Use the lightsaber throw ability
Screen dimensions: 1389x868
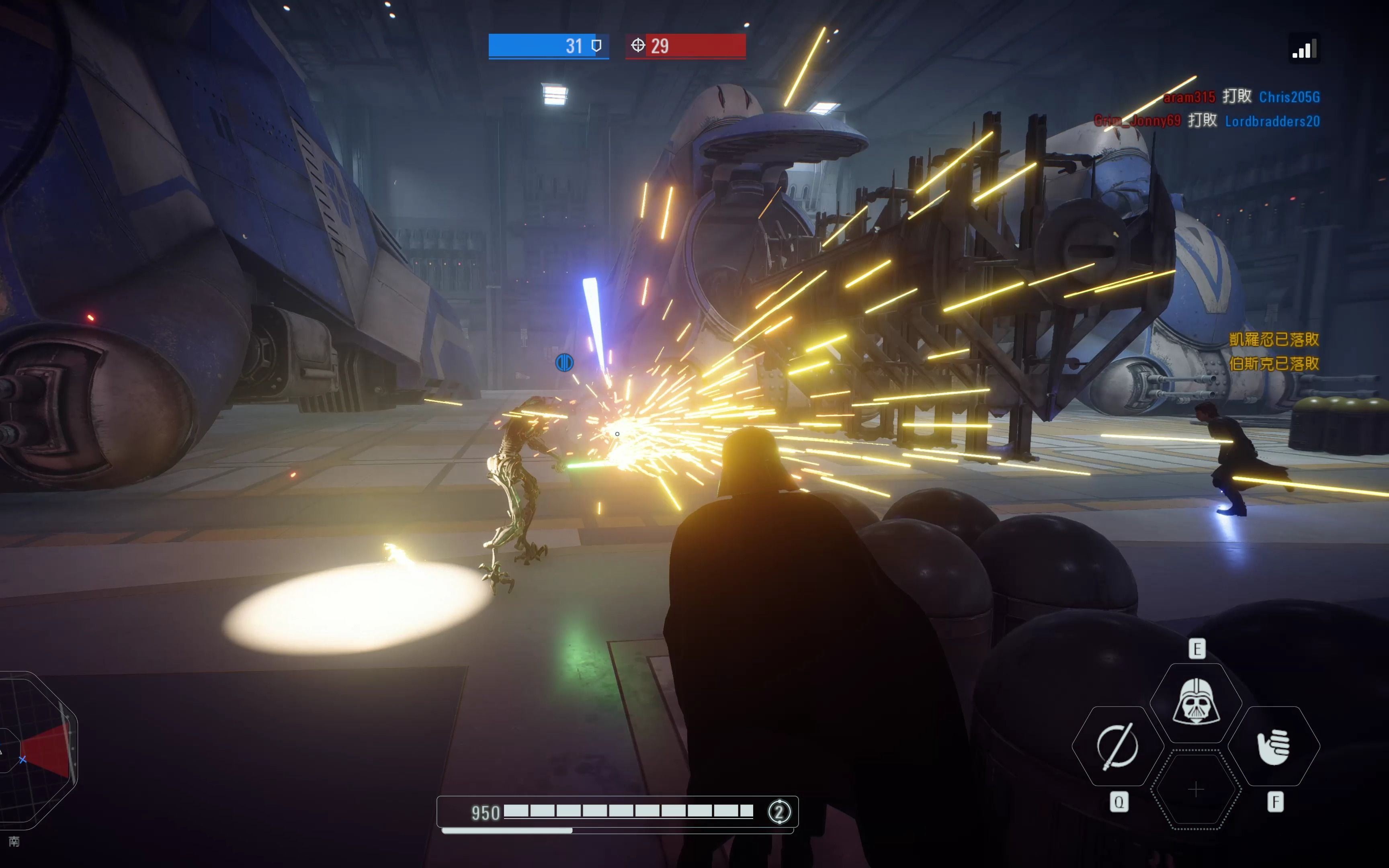point(1118,746)
